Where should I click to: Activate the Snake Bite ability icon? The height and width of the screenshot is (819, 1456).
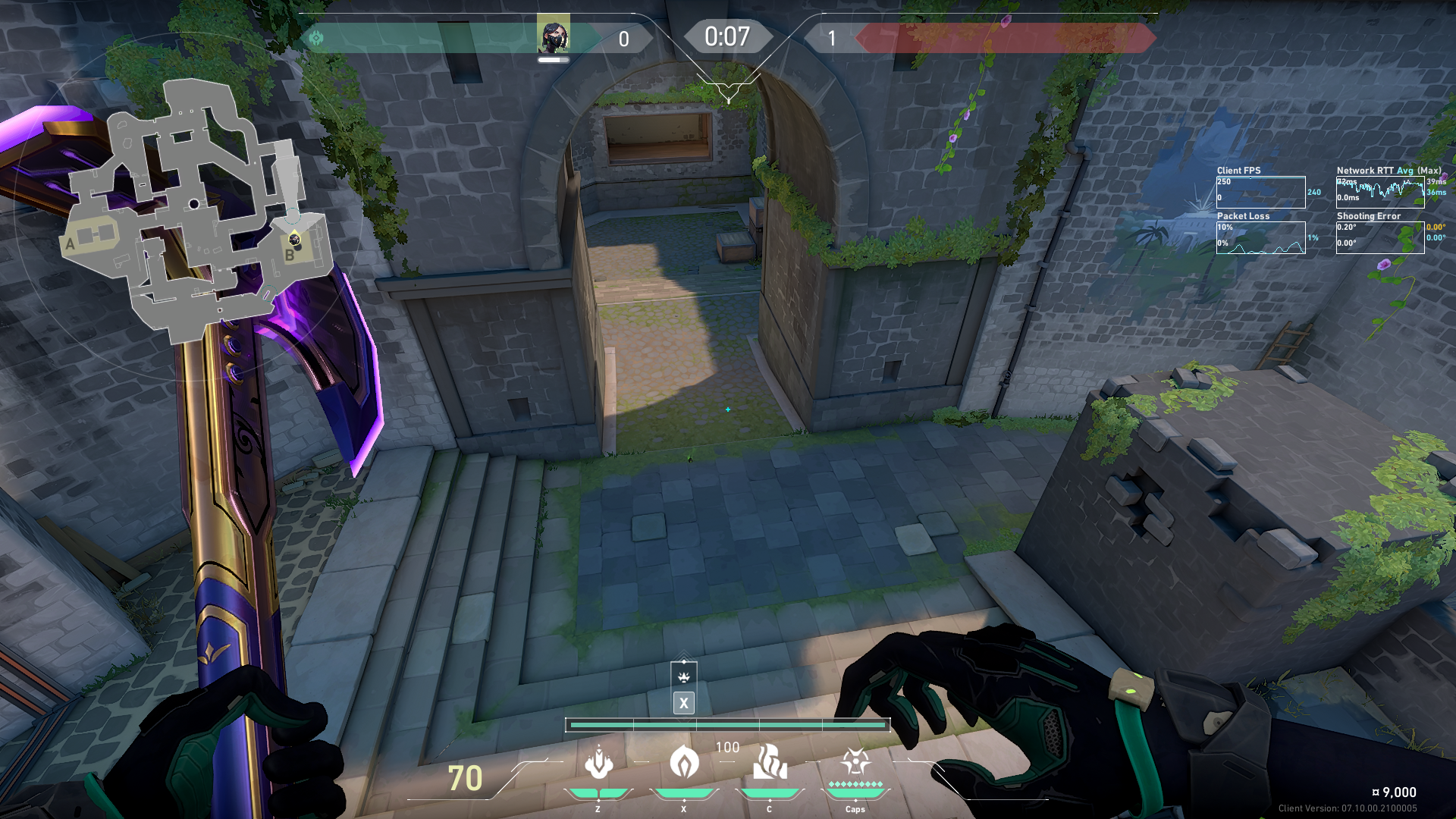pyautogui.click(x=598, y=762)
